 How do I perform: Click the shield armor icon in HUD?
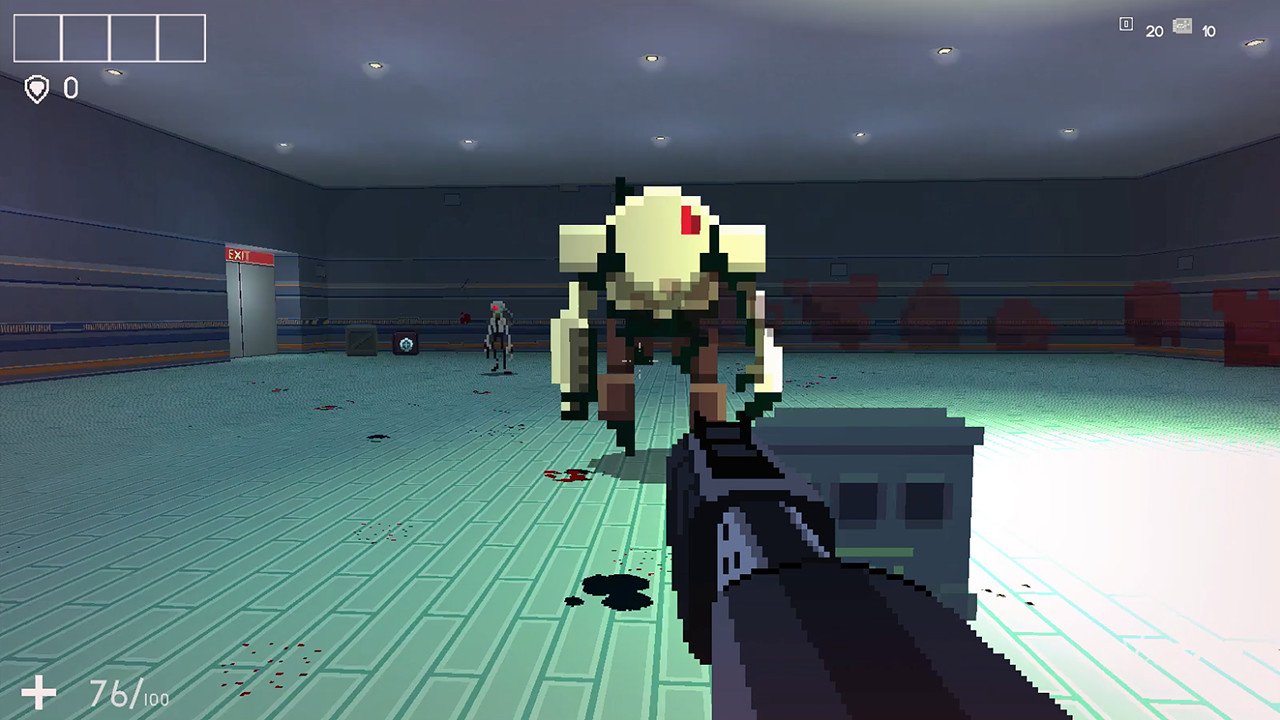[x=36, y=90]
